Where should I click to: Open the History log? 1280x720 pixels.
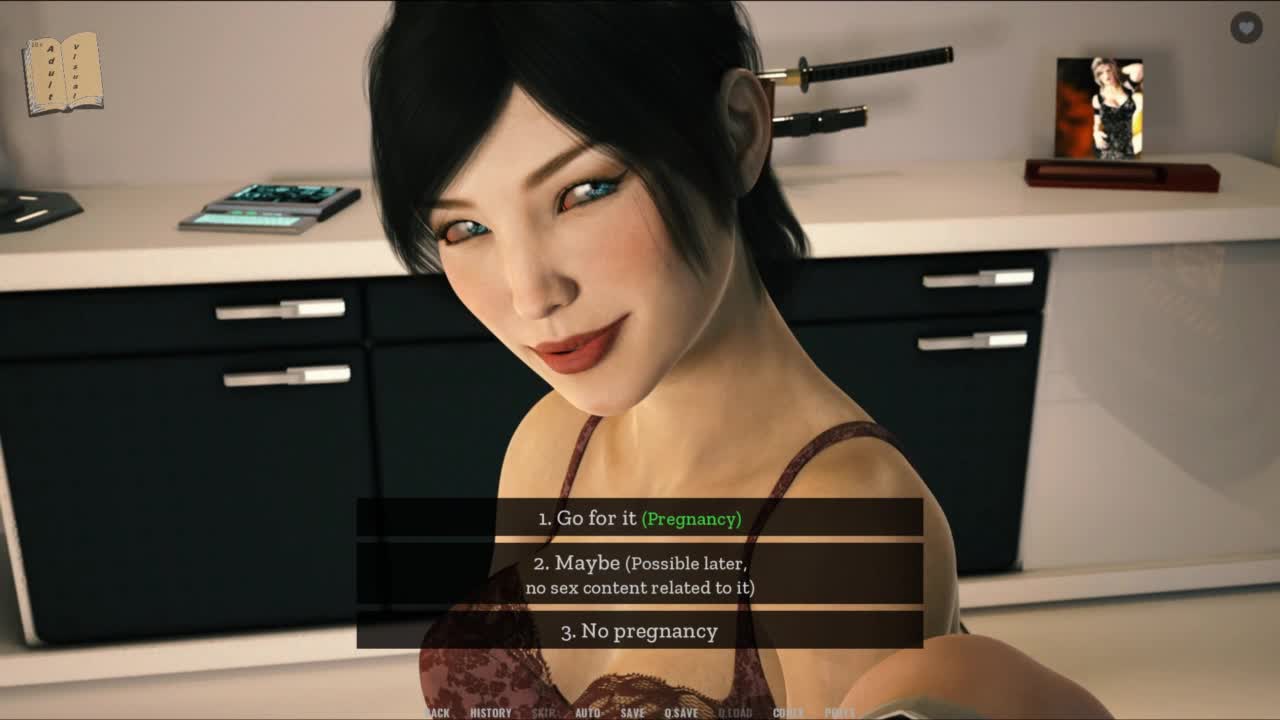coord(490,713)
